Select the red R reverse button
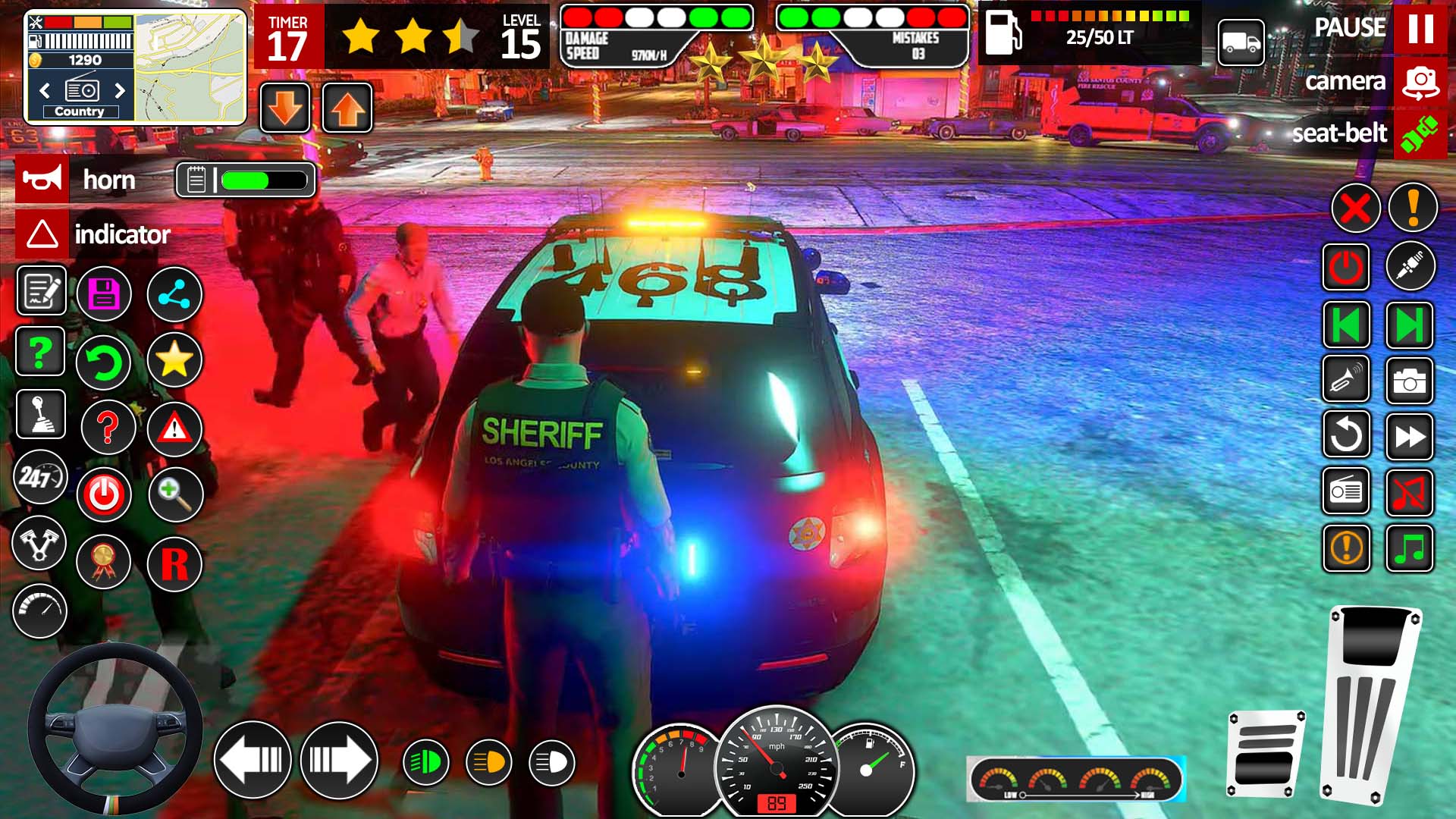Image resolution: width=1456 pixels, height=819 pixels. (174, 563)
